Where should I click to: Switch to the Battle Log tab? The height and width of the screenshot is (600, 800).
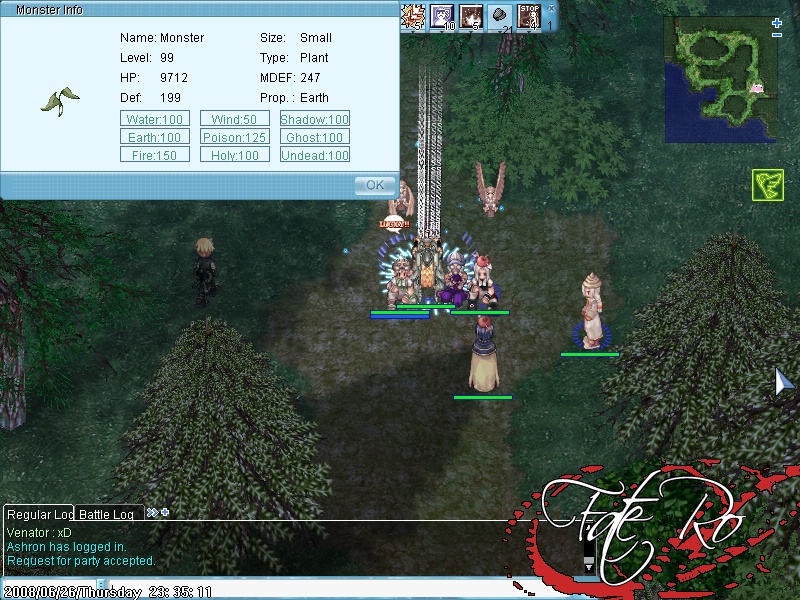(x=107, y=514)
